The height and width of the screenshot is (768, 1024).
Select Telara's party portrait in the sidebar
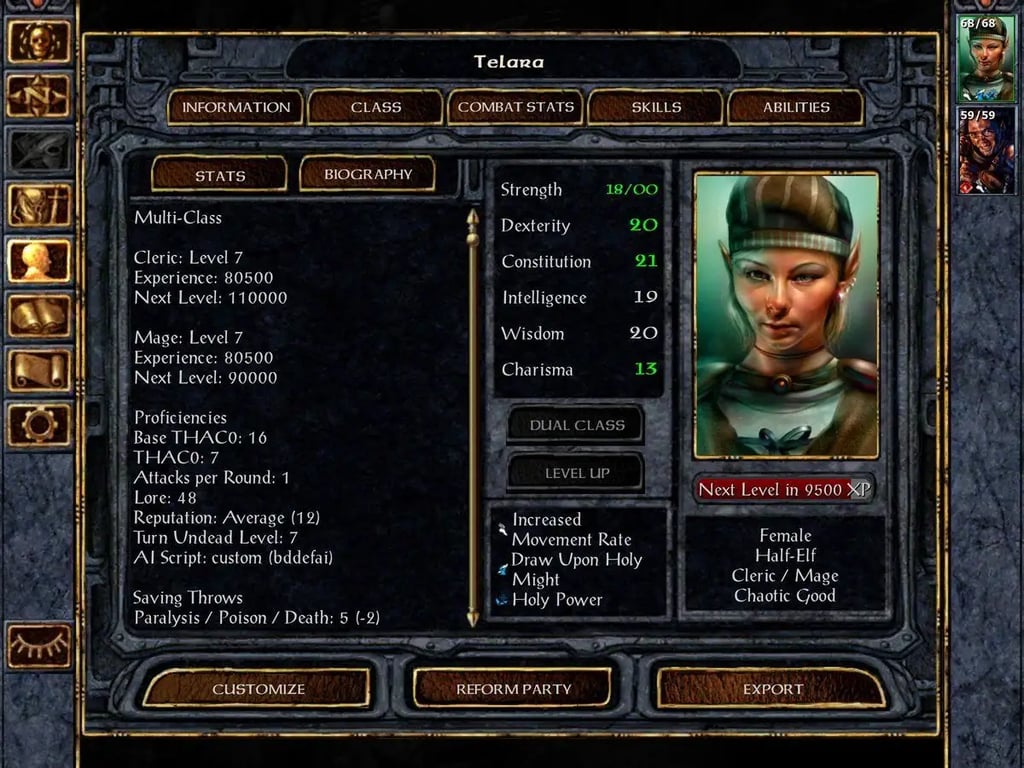click(986, 59)
